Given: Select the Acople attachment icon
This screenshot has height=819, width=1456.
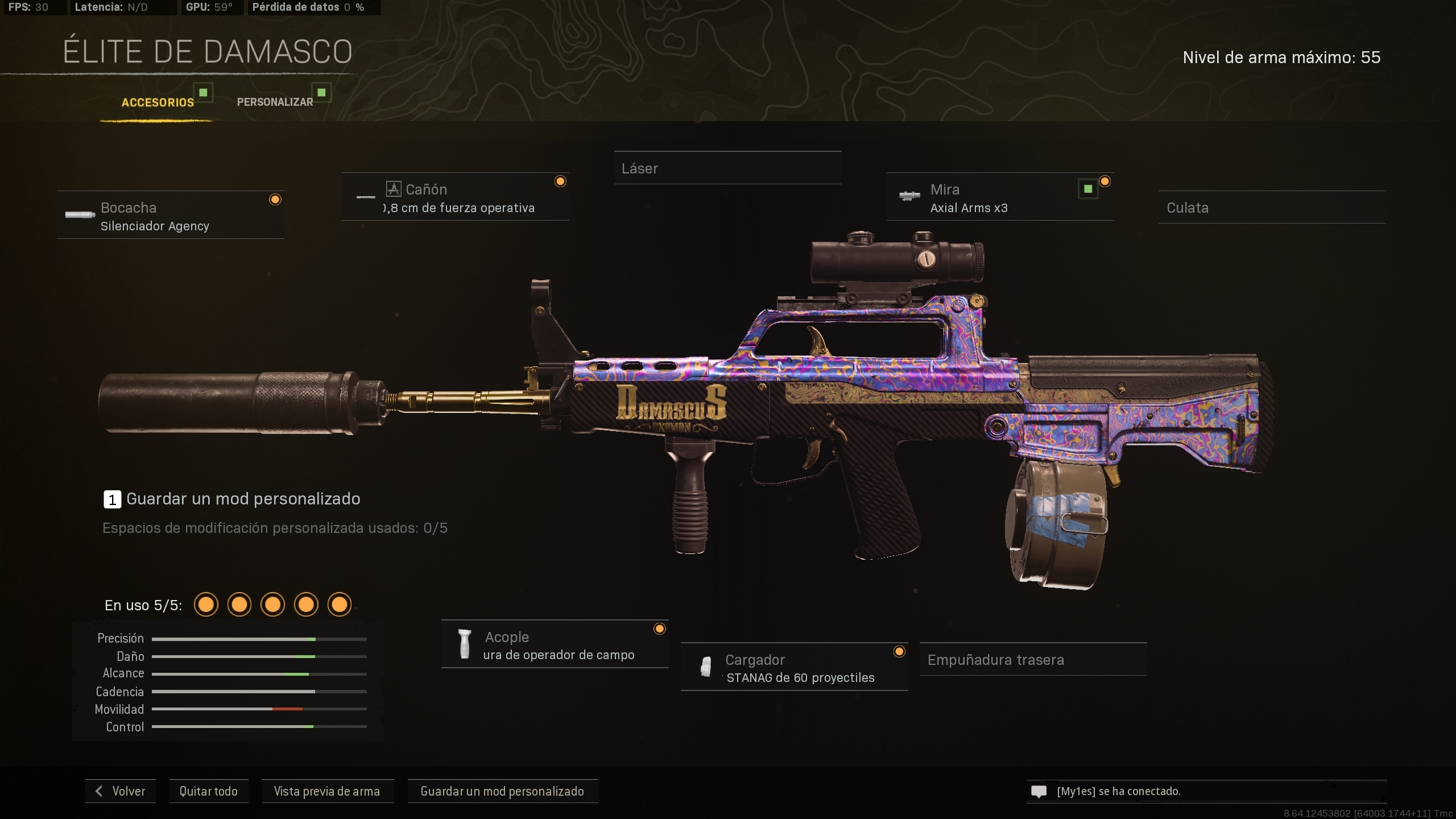Looking at the screenshot, I should point(465,645).
